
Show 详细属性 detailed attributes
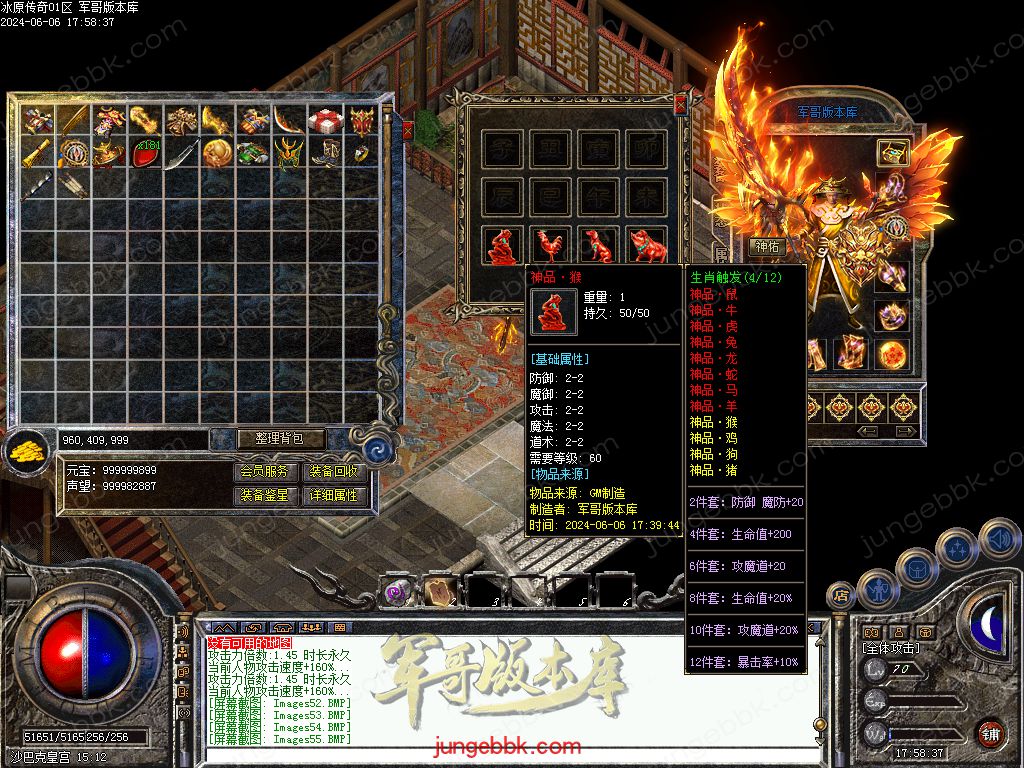(334, 495)
